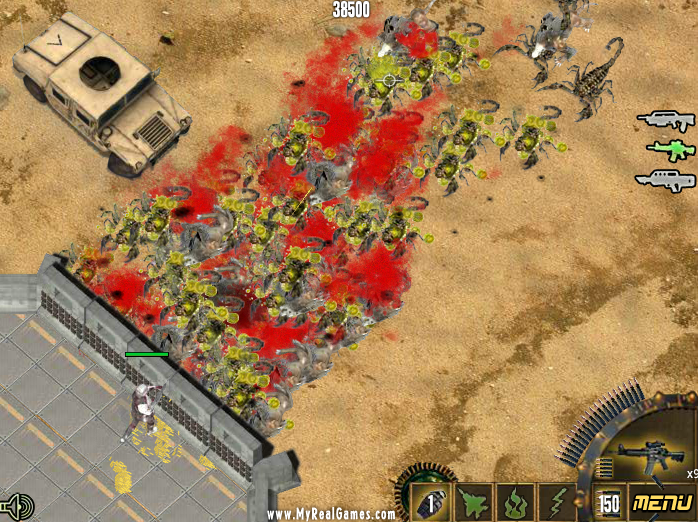Use the grenade ability slot
This screenshot has width=698, height=522.
(x=429, y=503)
